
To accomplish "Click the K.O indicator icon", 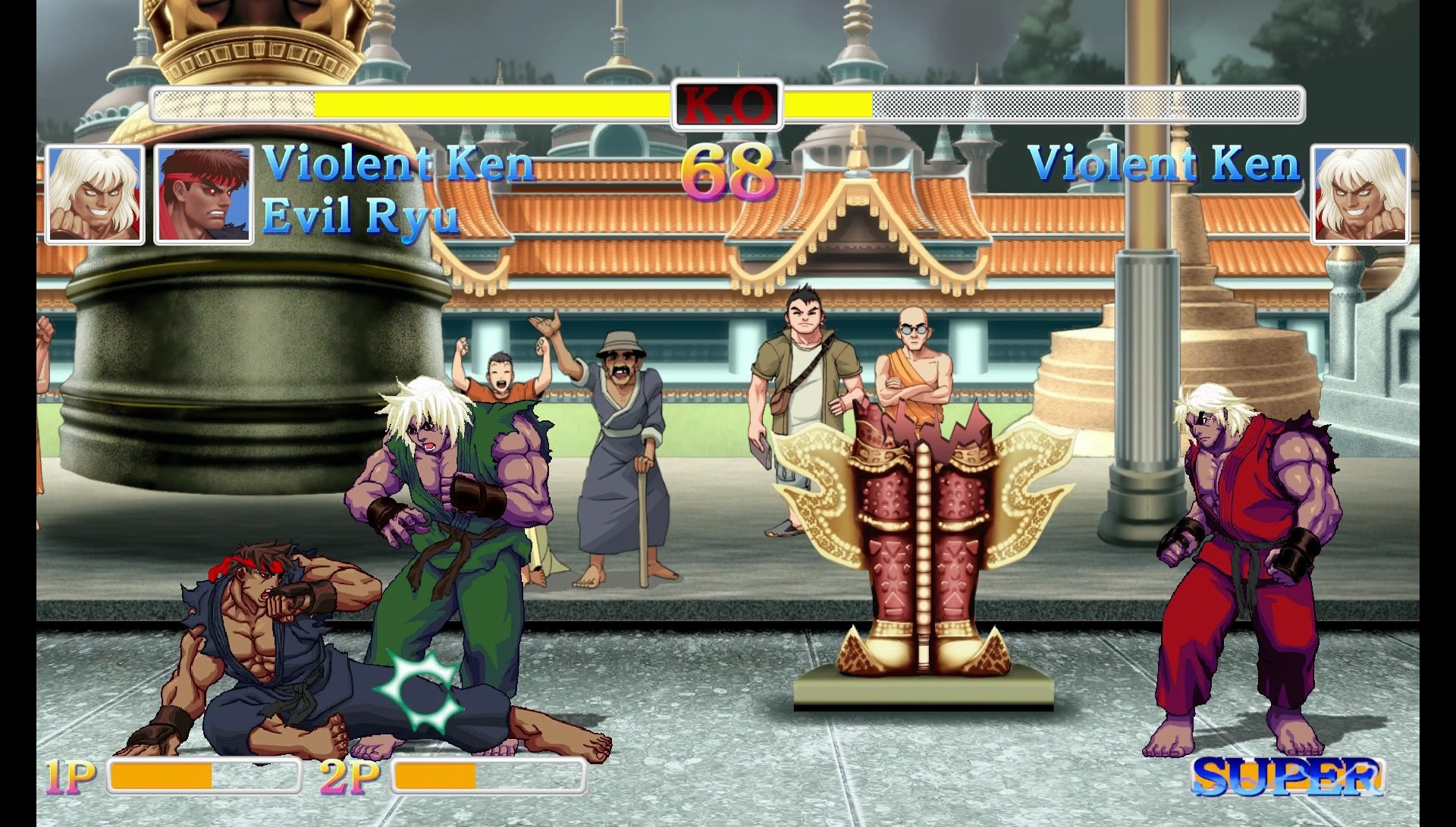I will pos(727,106).
